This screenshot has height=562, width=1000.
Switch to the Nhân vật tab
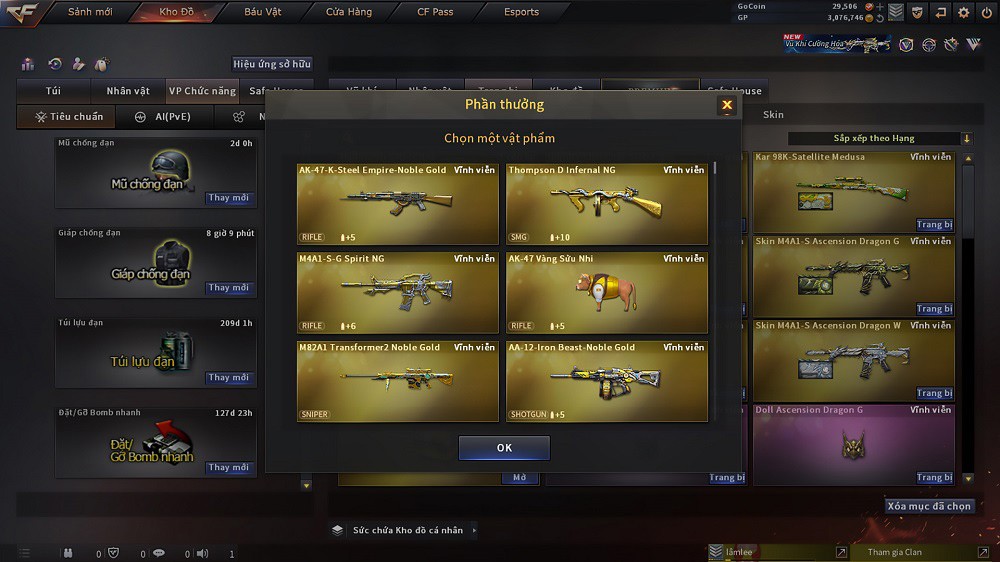coord(128,91)
